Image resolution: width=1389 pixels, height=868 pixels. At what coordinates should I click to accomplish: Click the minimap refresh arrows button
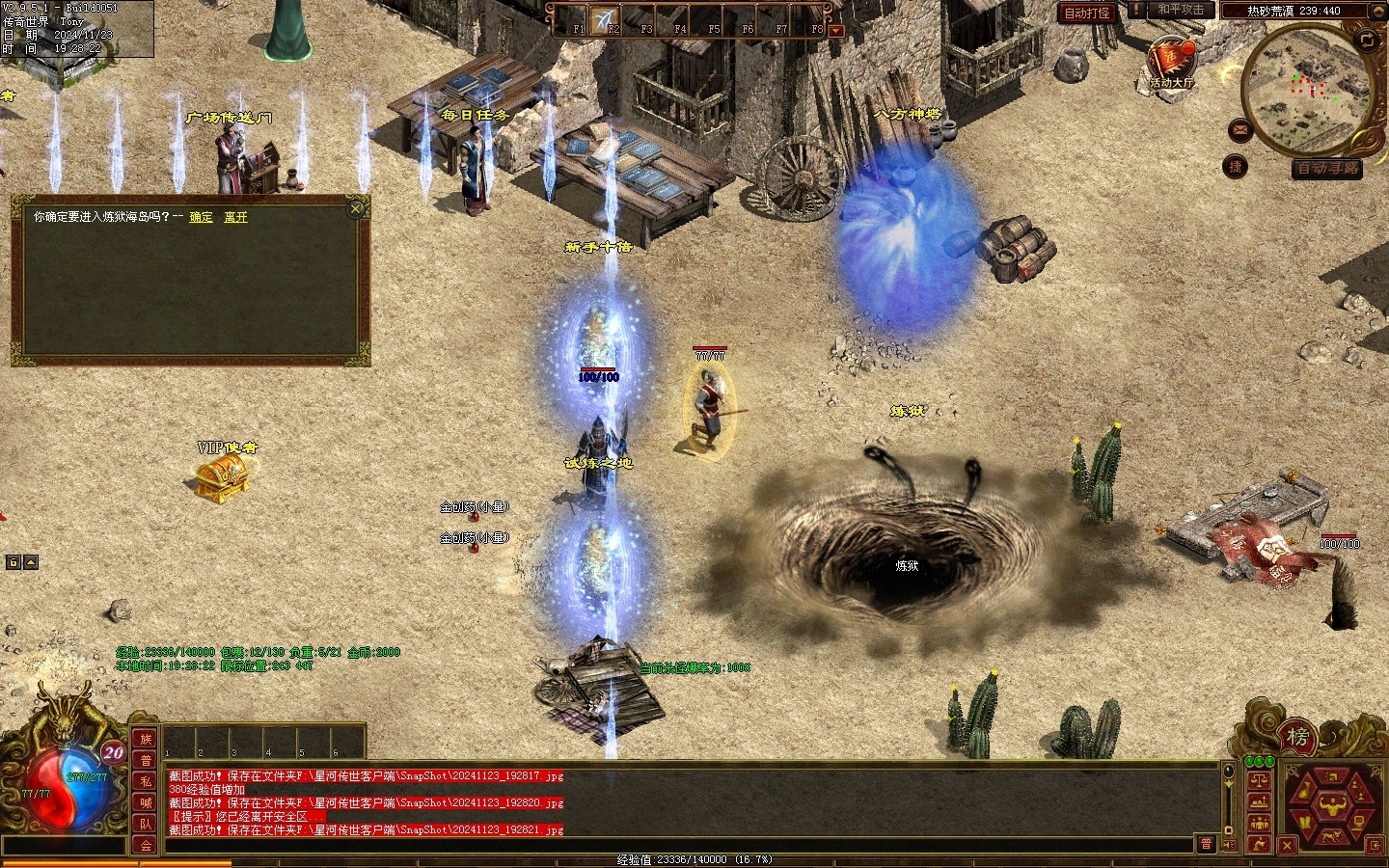1367,40
